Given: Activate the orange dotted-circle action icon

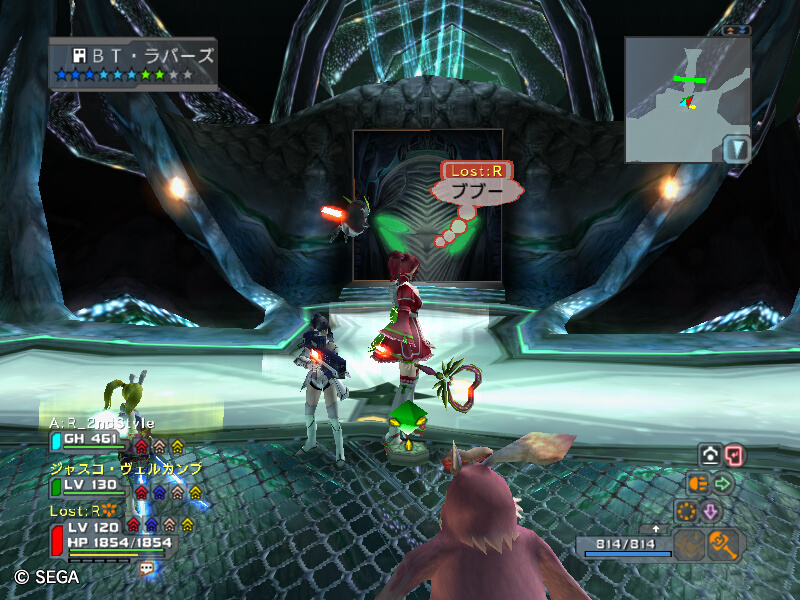Looking at the screenshot, I should 686,511.
